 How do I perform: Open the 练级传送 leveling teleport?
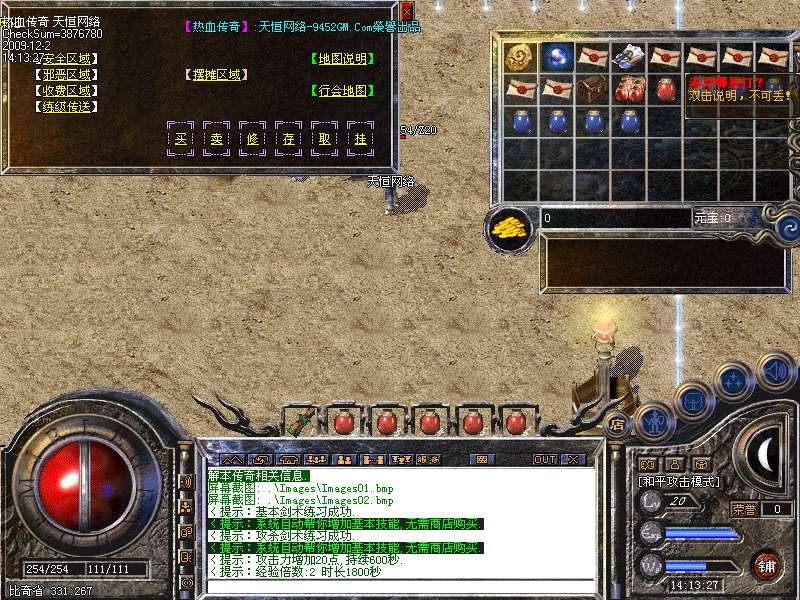click(66, 107)
